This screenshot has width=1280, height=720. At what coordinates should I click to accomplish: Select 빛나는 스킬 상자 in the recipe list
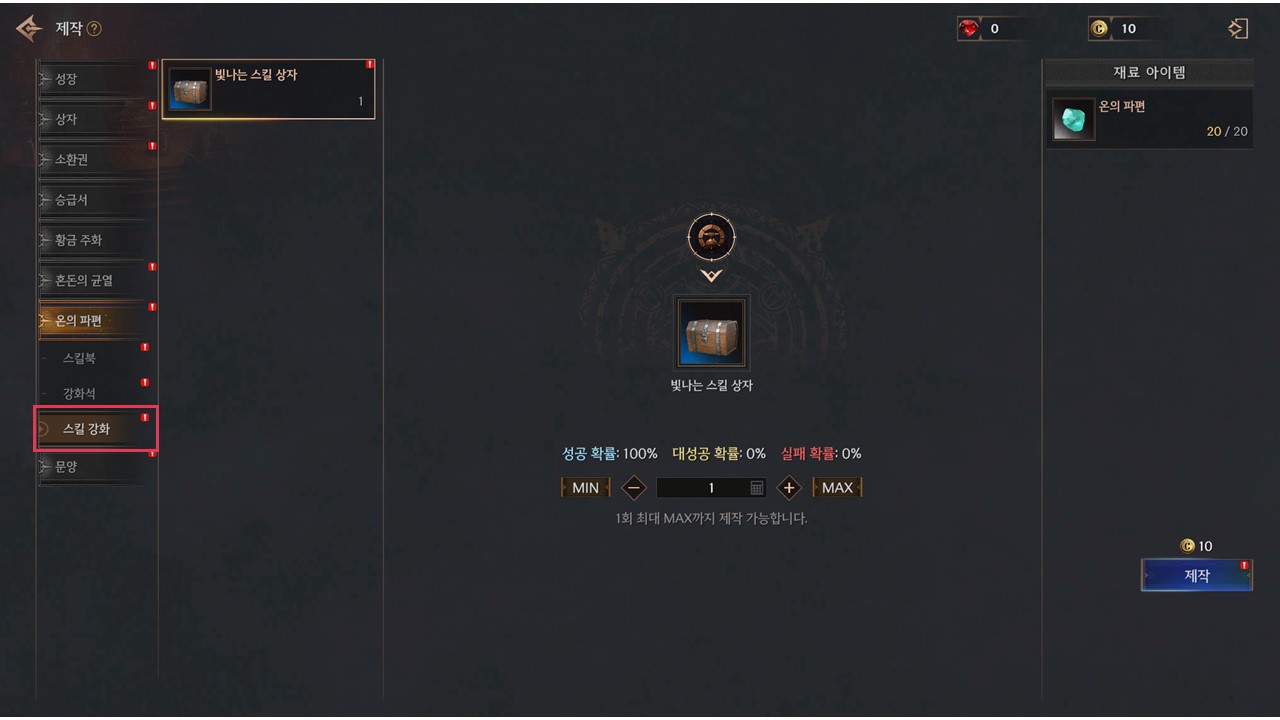coord(268,89)
